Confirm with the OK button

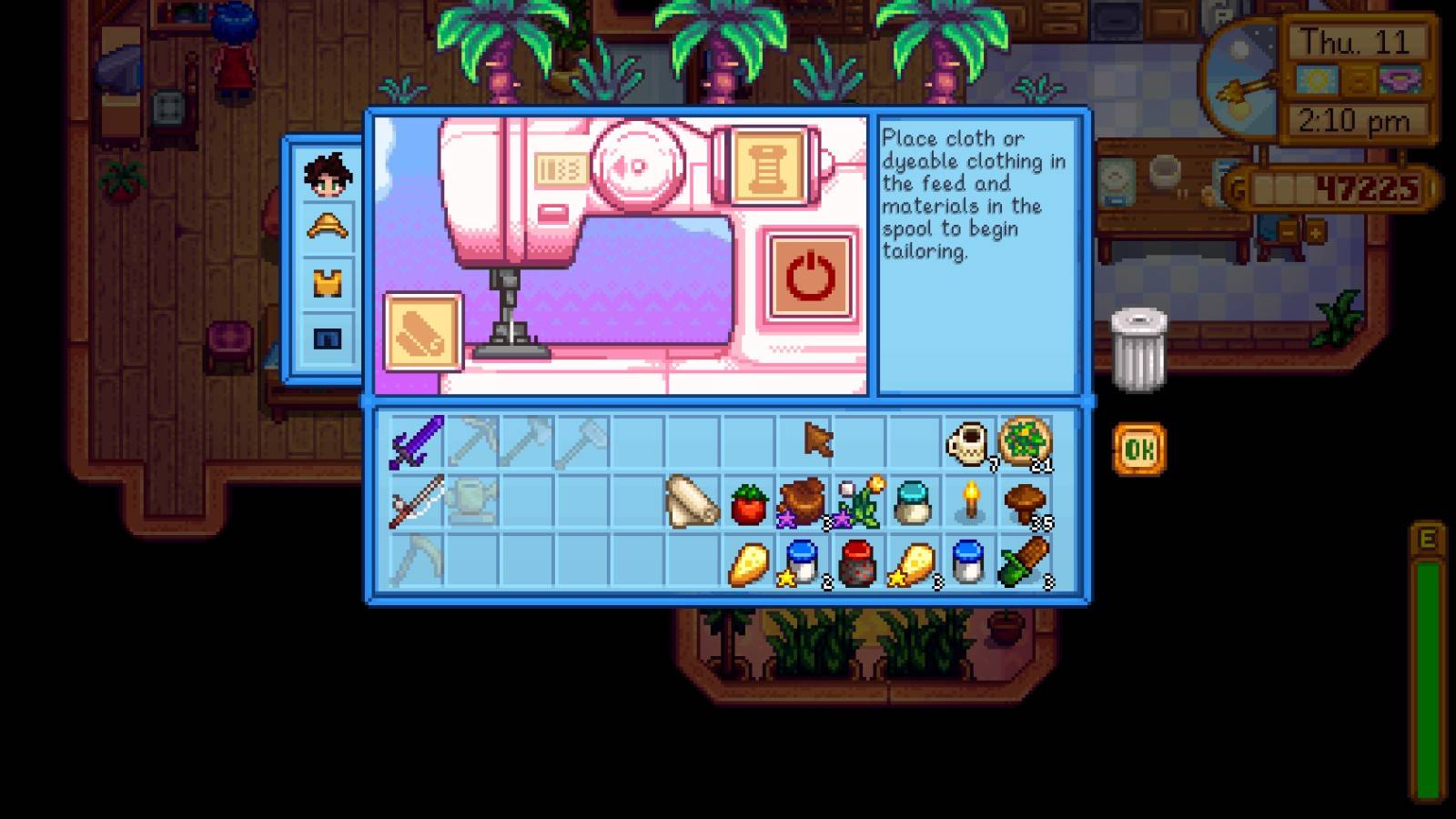(1138, 449)
